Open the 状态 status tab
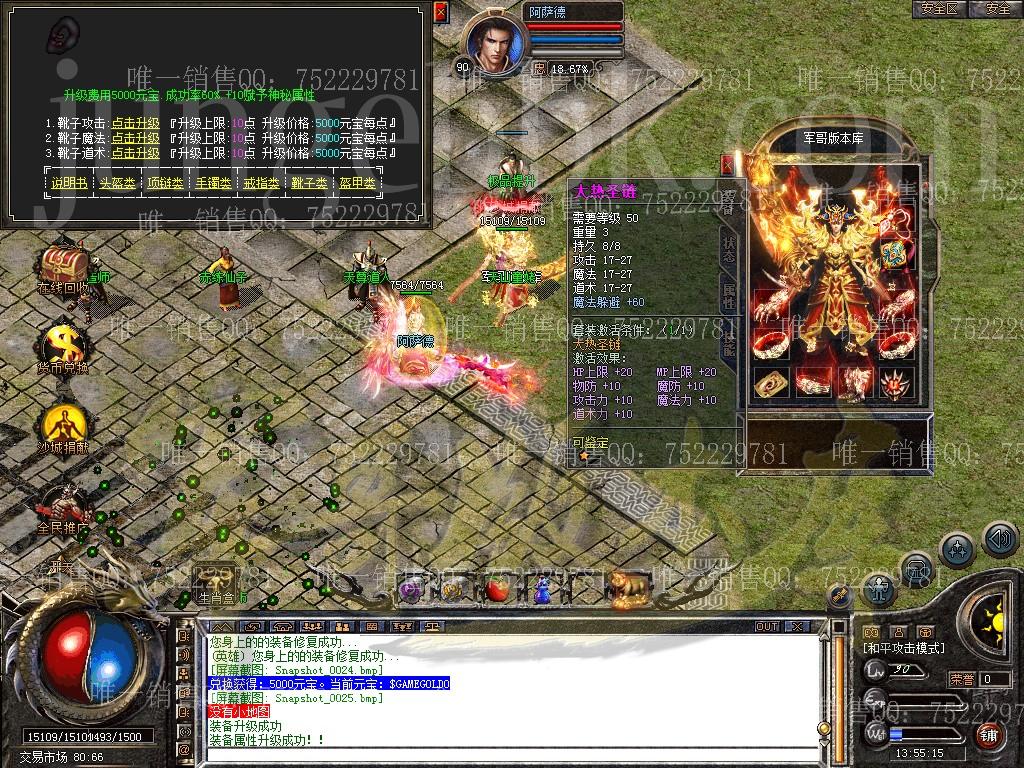 coord(728,250)
